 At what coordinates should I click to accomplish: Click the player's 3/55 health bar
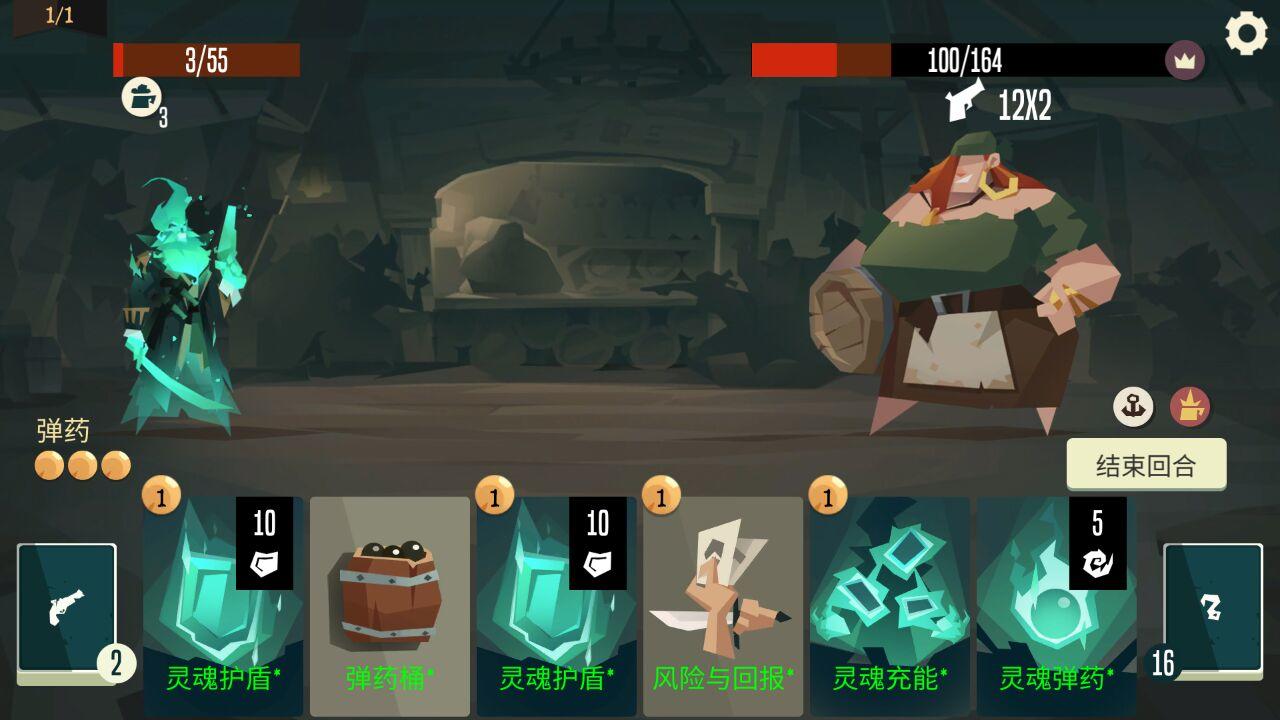pos(205,60)
